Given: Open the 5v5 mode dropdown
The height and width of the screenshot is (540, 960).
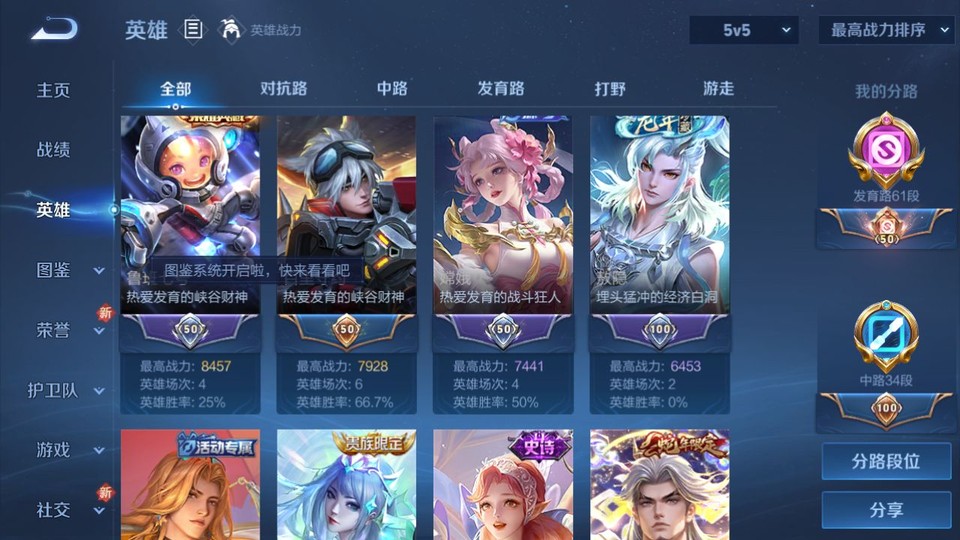Looking at the screenshot, I should pos(744,30).
